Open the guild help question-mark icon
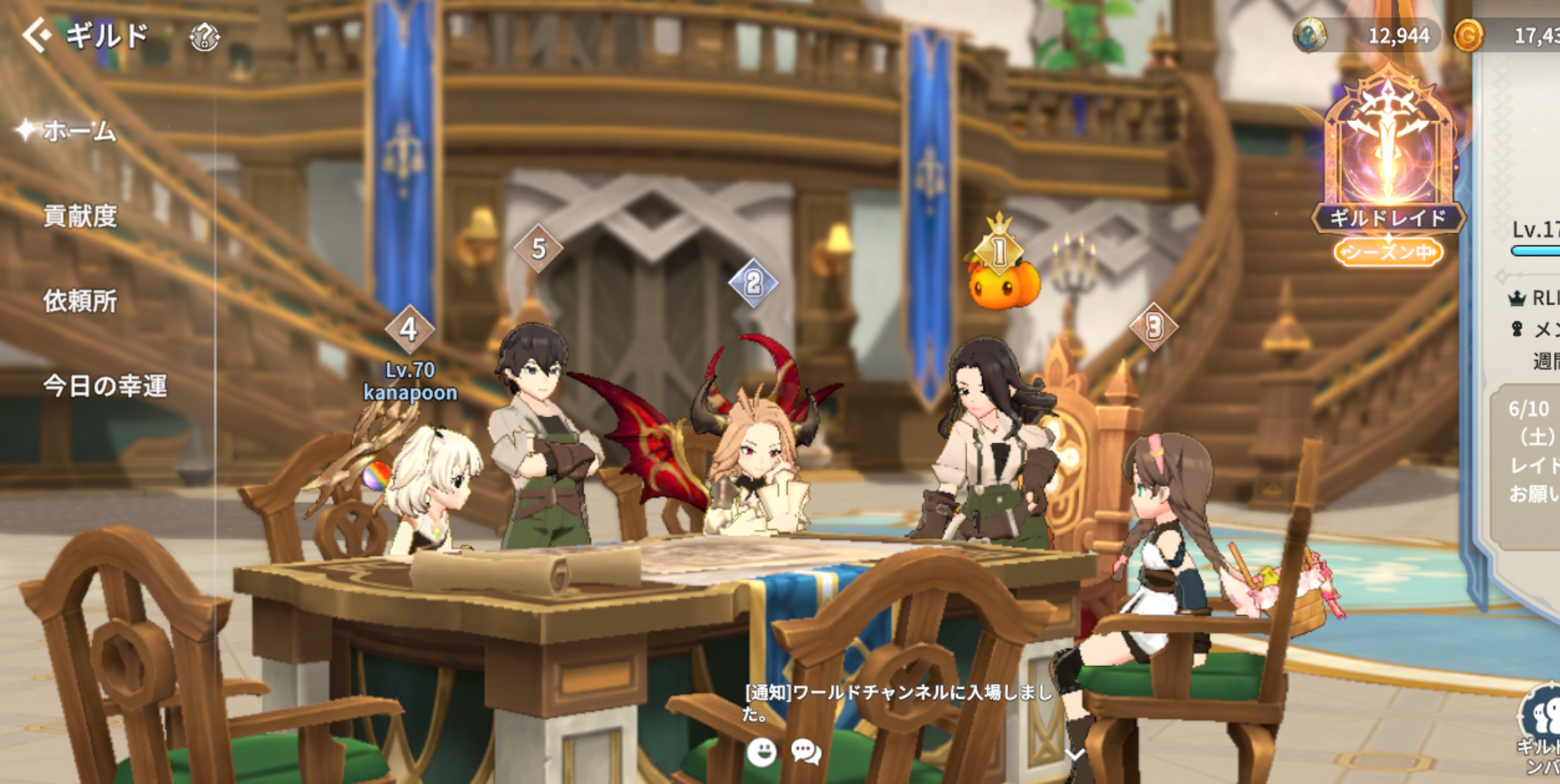The image size is (1560, 784). pos(205,37)
